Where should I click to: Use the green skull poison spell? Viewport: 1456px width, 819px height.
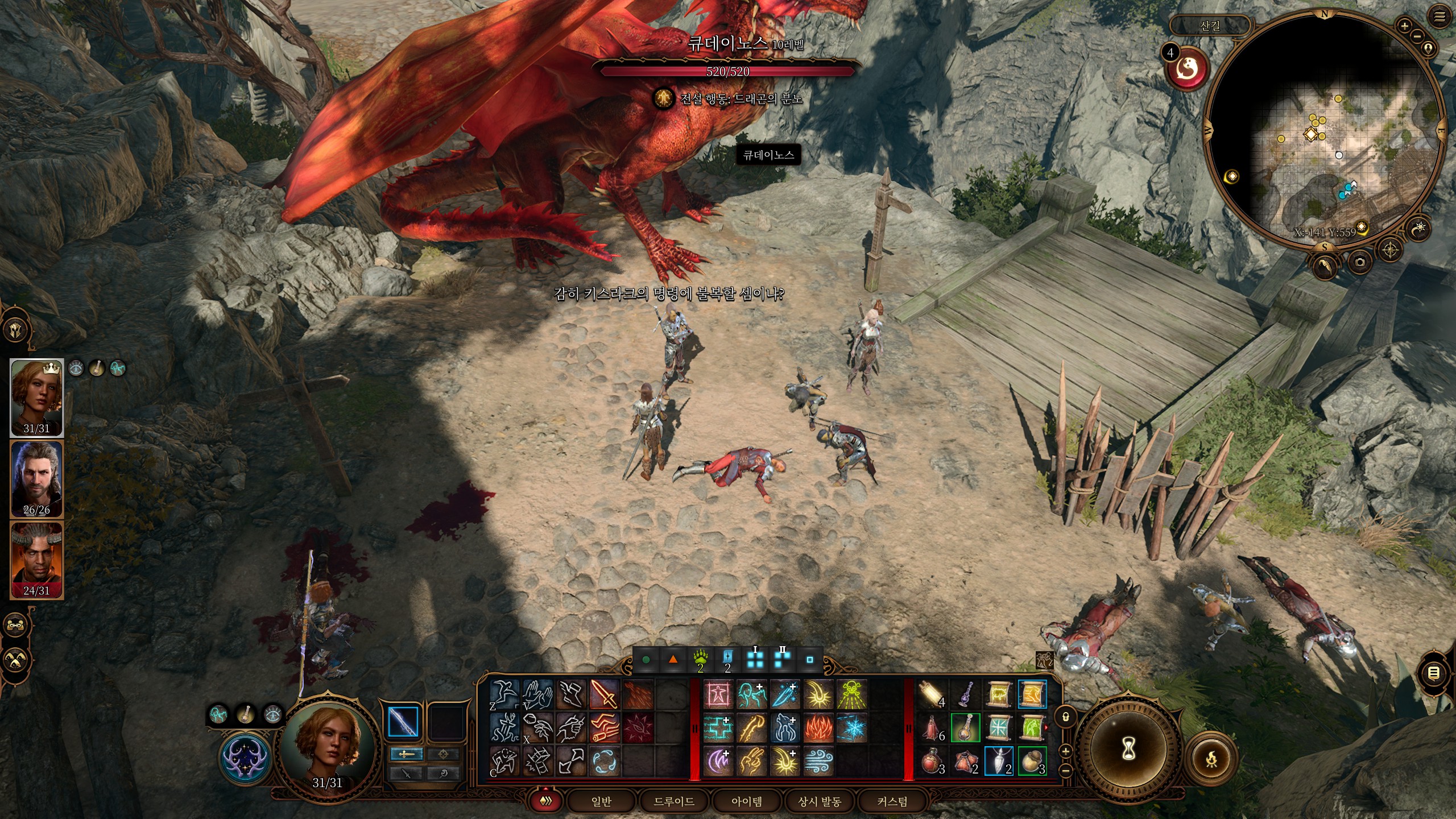click(851, 694)
